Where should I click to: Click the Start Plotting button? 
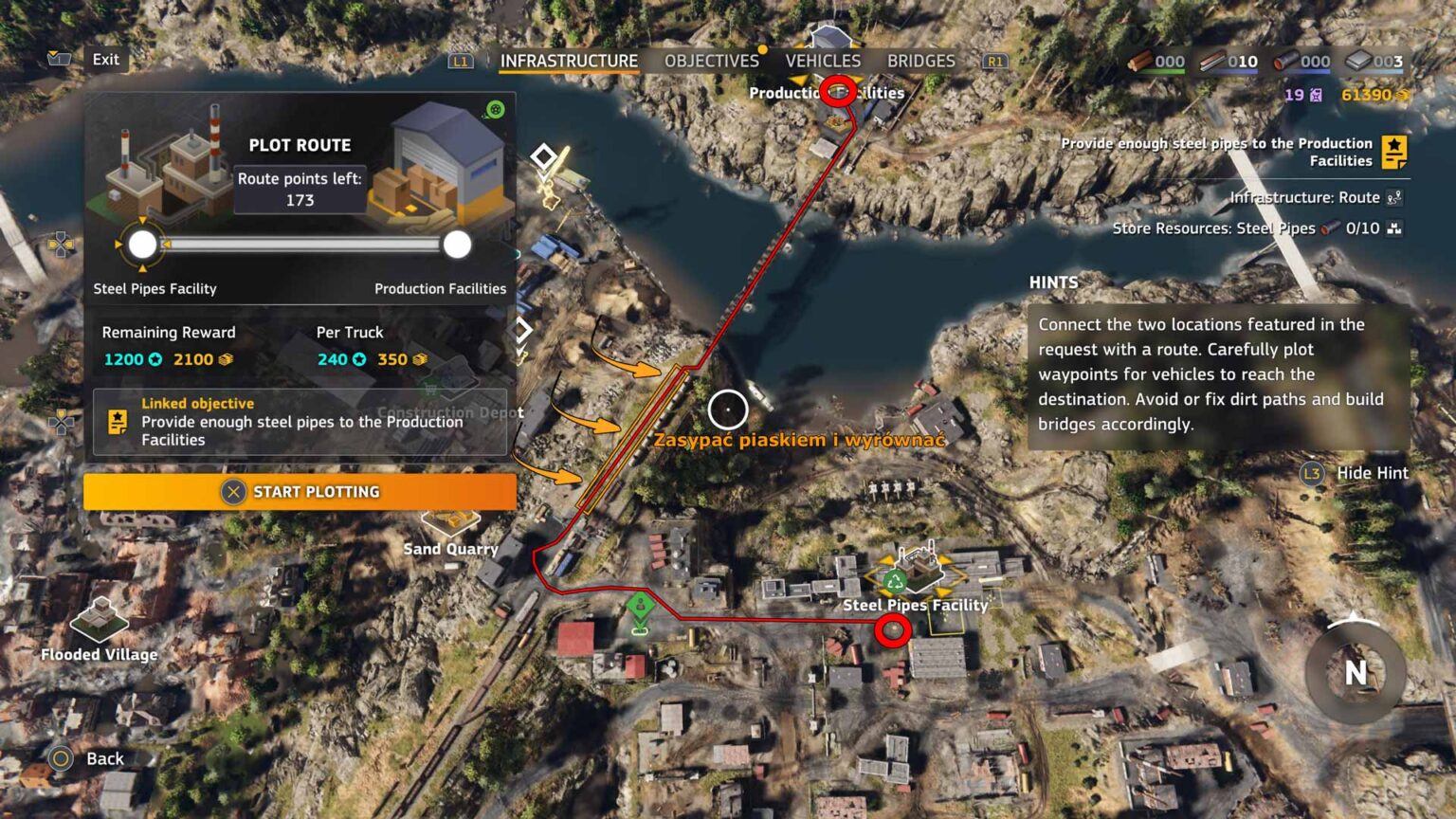[300, 491]
